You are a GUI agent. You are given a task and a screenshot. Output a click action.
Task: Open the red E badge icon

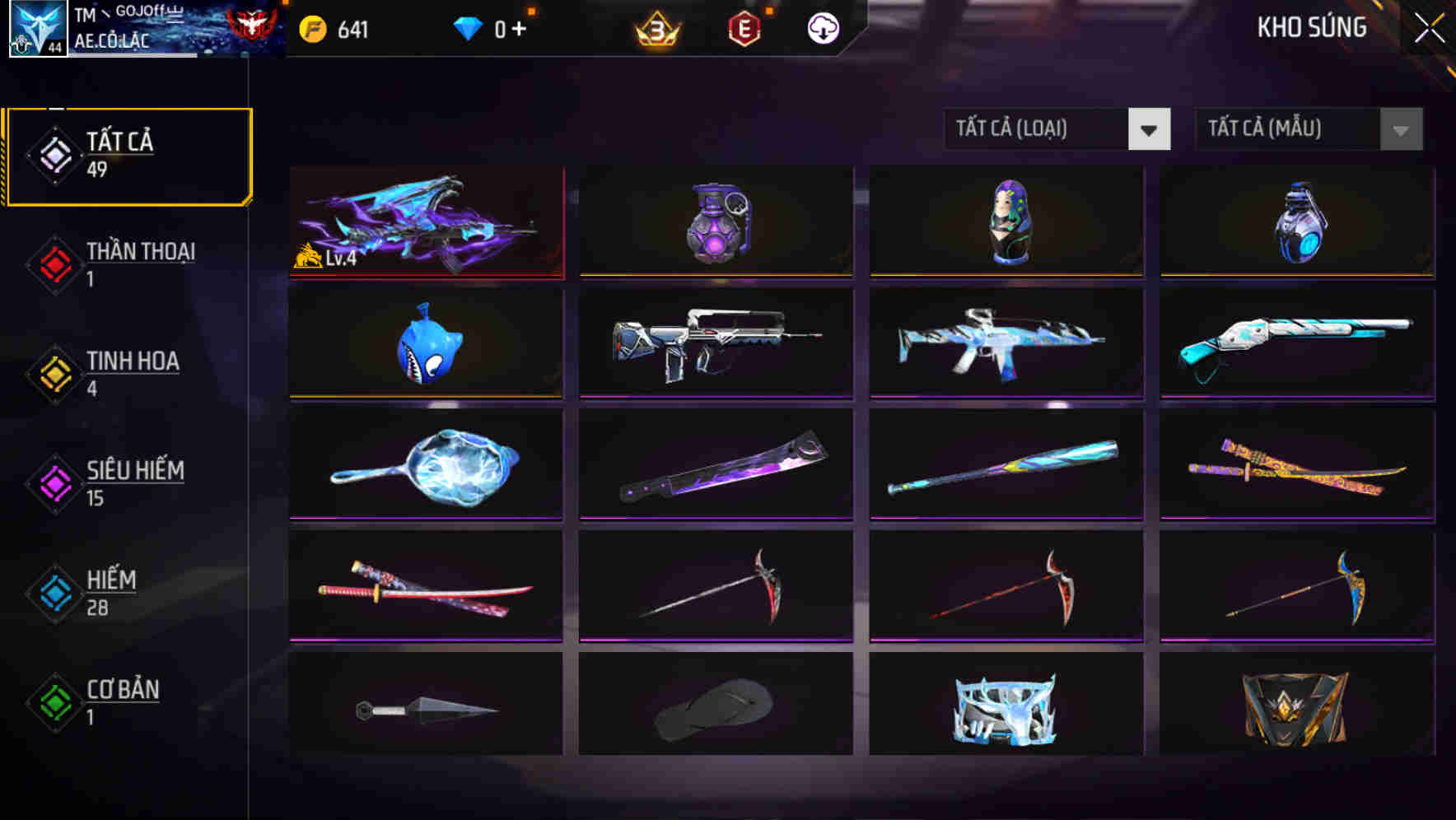745,28
